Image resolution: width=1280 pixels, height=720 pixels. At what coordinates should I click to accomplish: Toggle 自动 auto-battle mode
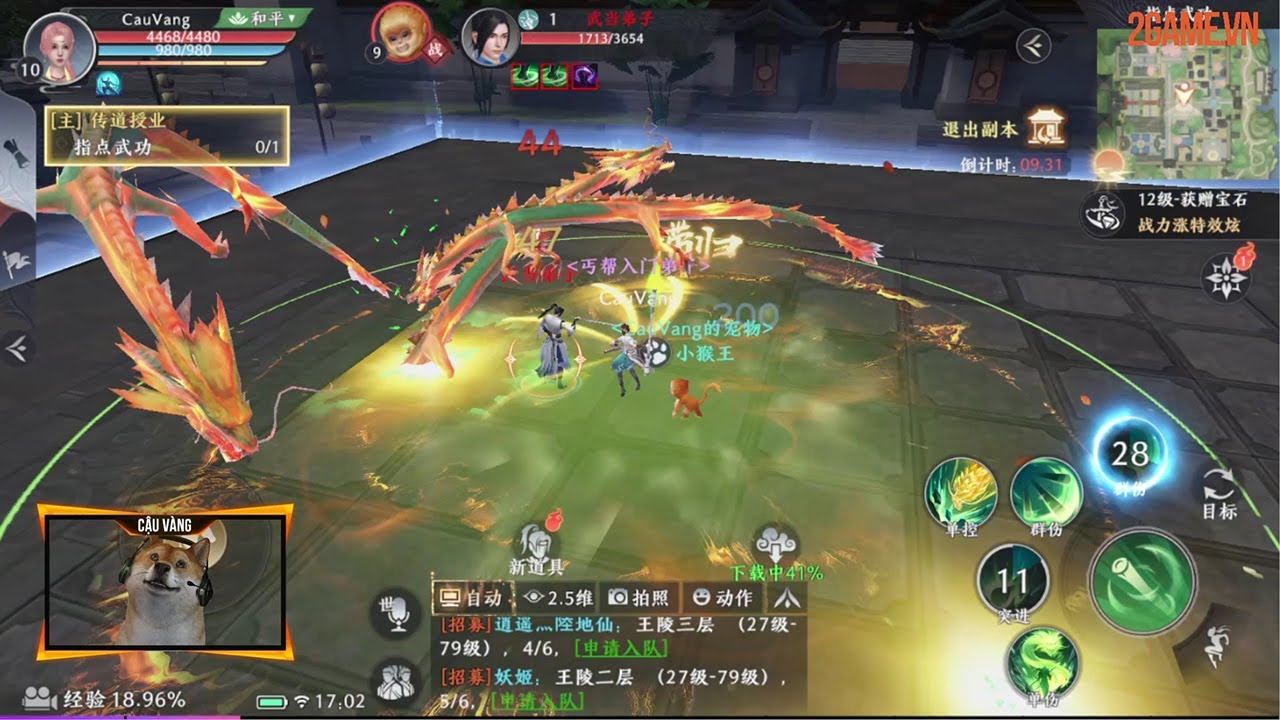473,598
